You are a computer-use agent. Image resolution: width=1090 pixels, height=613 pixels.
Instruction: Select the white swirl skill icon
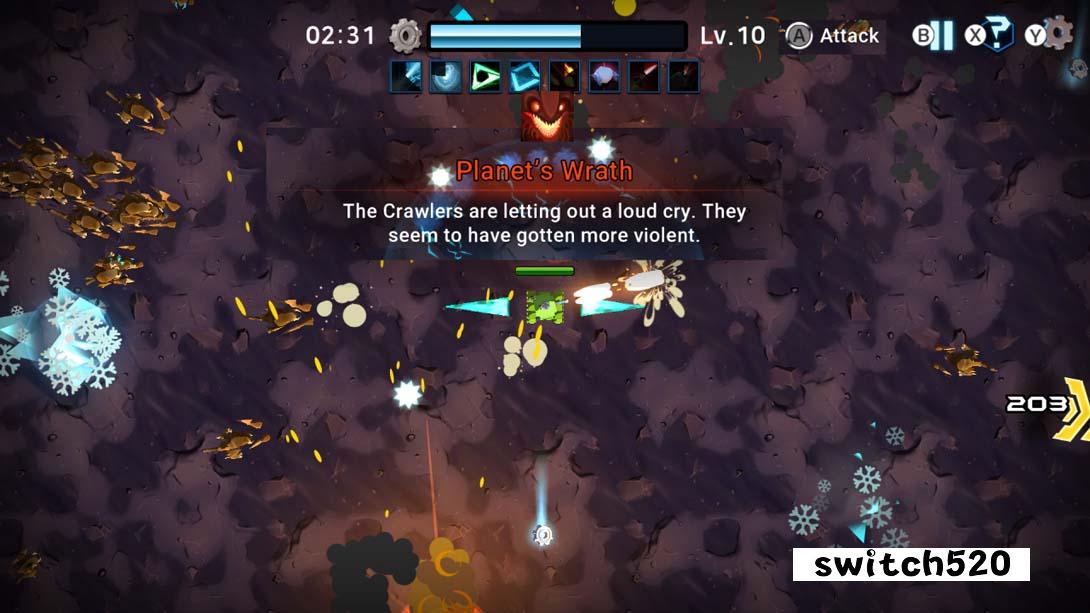445,77
